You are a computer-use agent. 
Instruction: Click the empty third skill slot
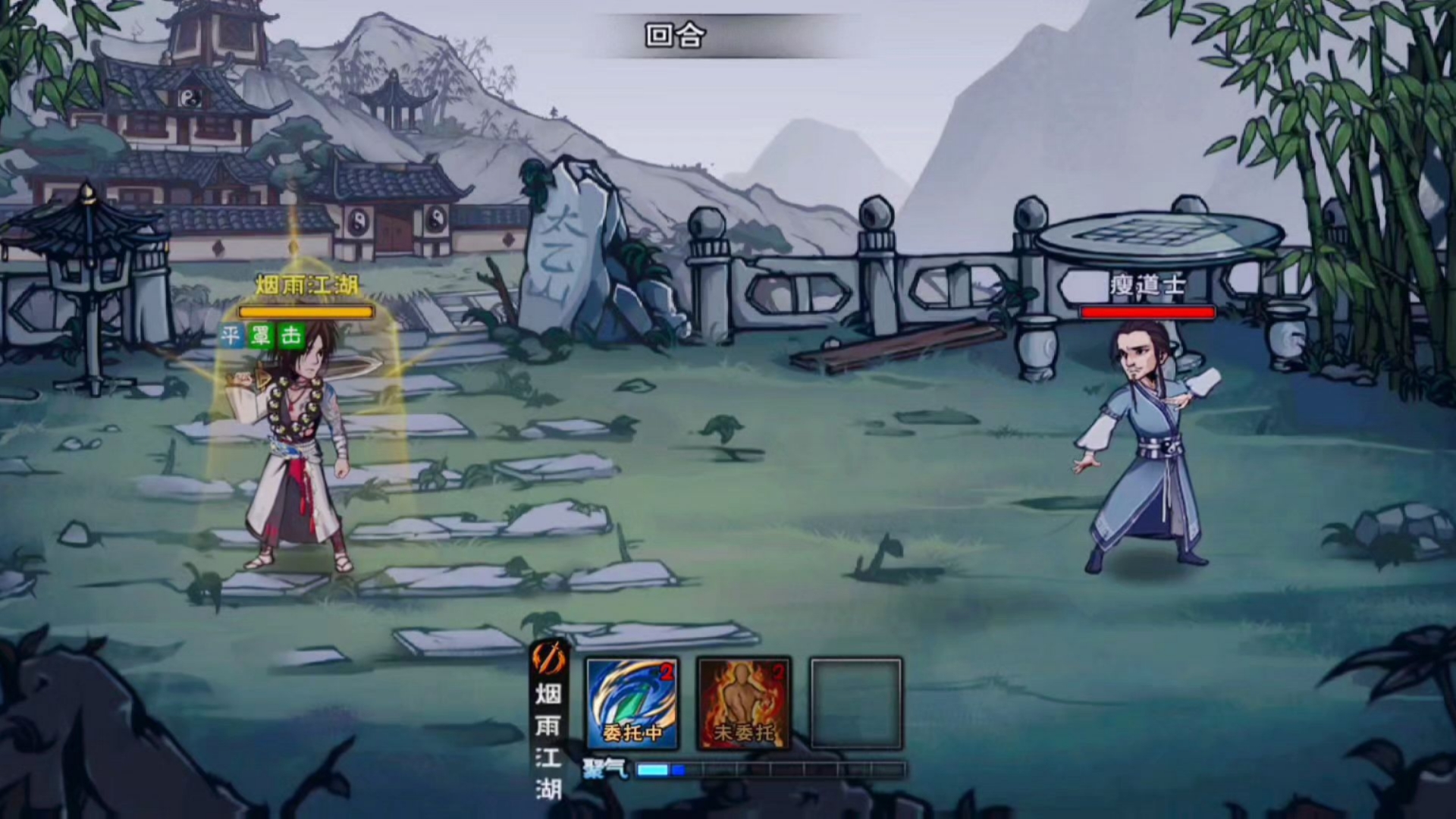tap(856, 704)
